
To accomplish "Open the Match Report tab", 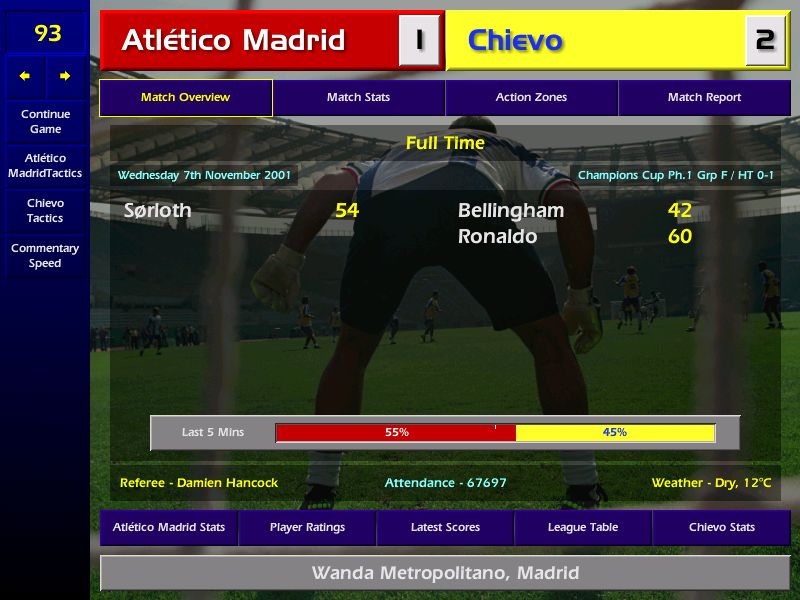I will tap(704, 97).
